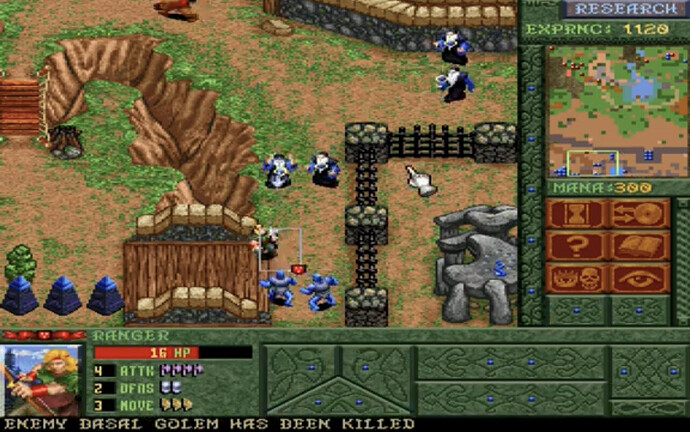The image size is (690, 432).
Task: Activate the disc with arrows button
Action: tap(640, 214)
